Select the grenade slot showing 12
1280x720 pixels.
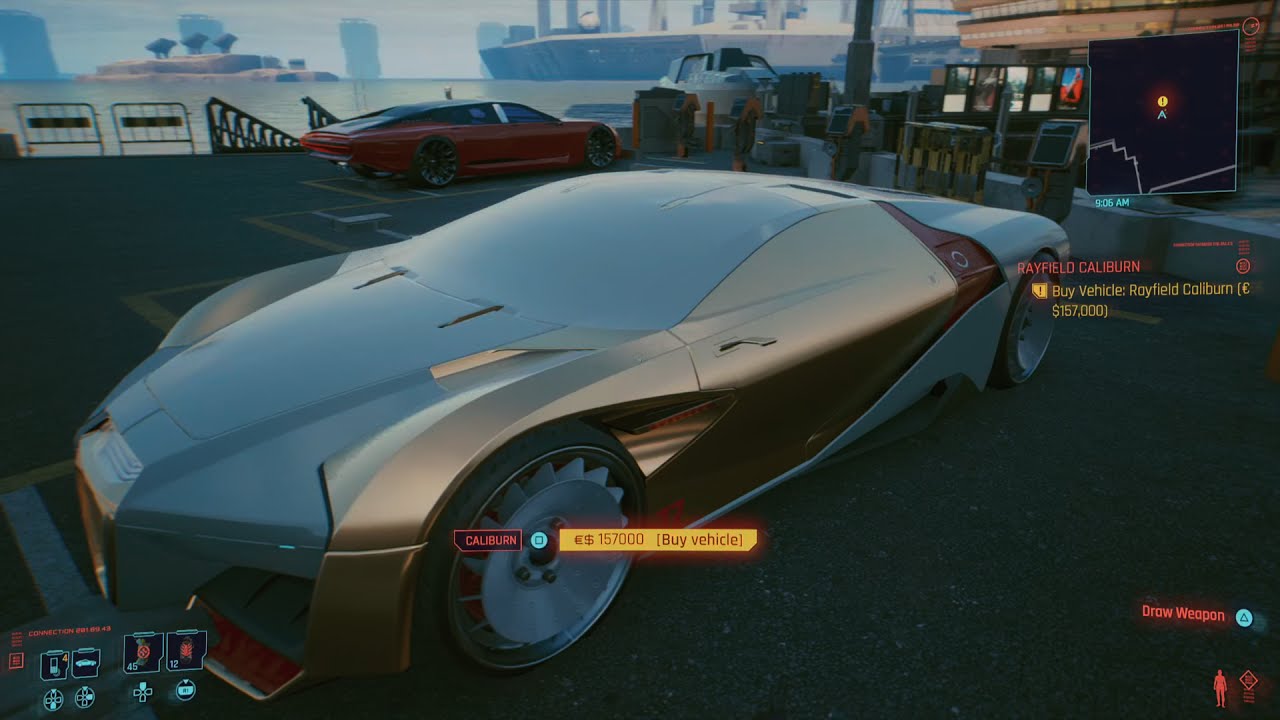point(186,652)
